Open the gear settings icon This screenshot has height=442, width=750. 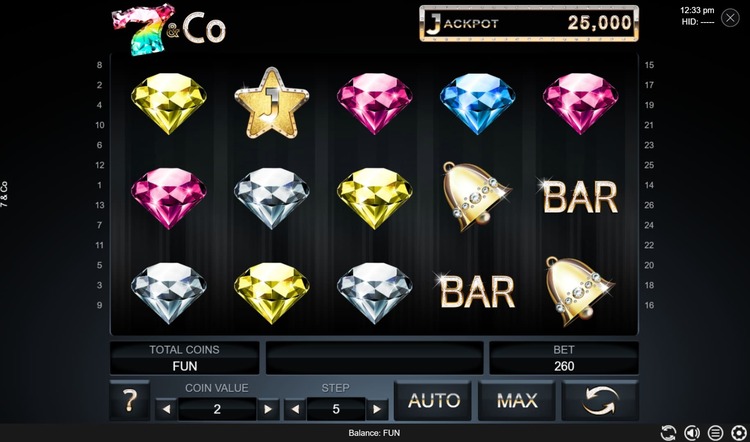[x=738, y=433]
